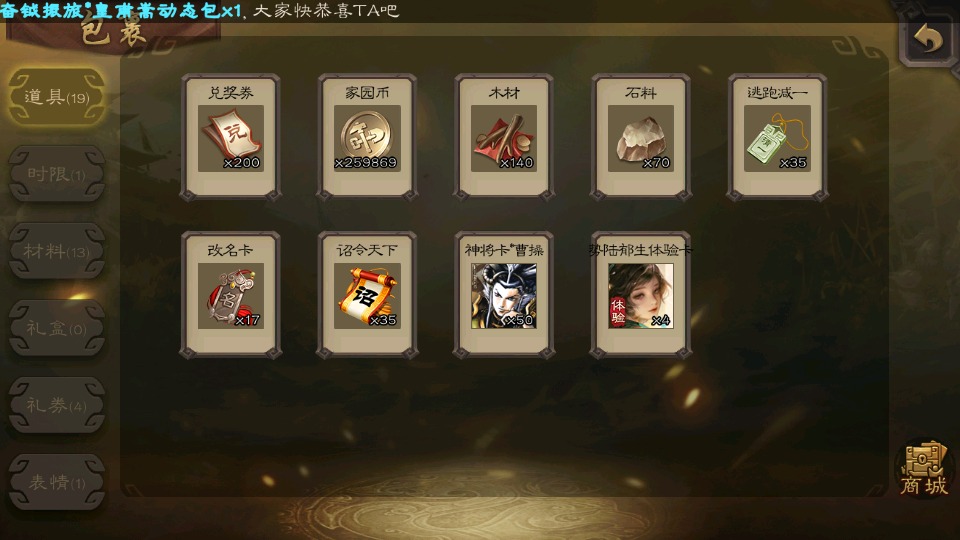Pick the 石料 stone item
Viewport: 960px width, 540px height.
[640, 137]
